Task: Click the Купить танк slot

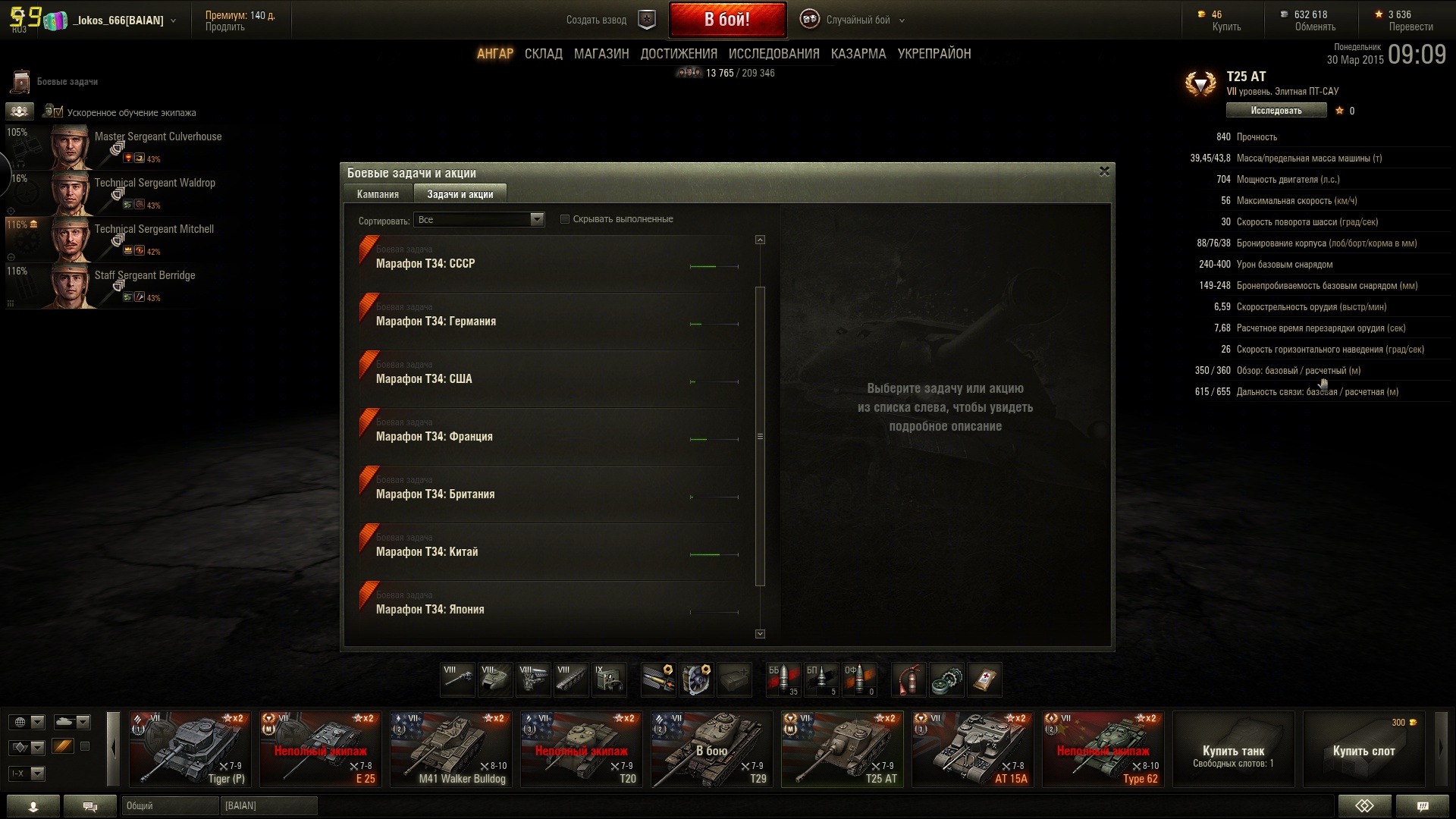Action: pos(1233,748)
